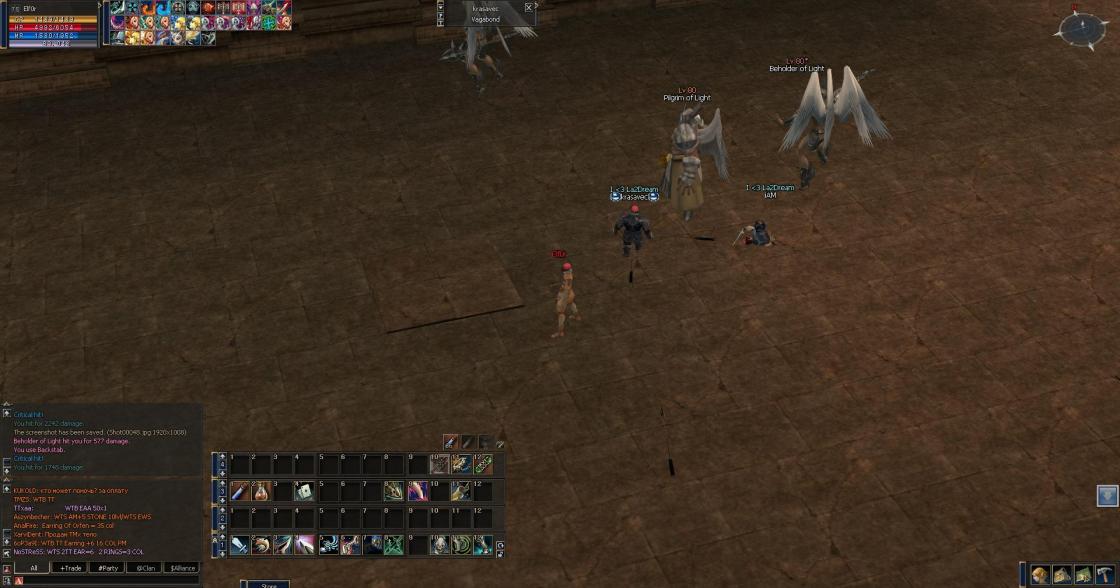The image size is (1120, 588).
Task: Open the helmet character icon menu
Action: pyautogui.click(x=1041, y=575)
